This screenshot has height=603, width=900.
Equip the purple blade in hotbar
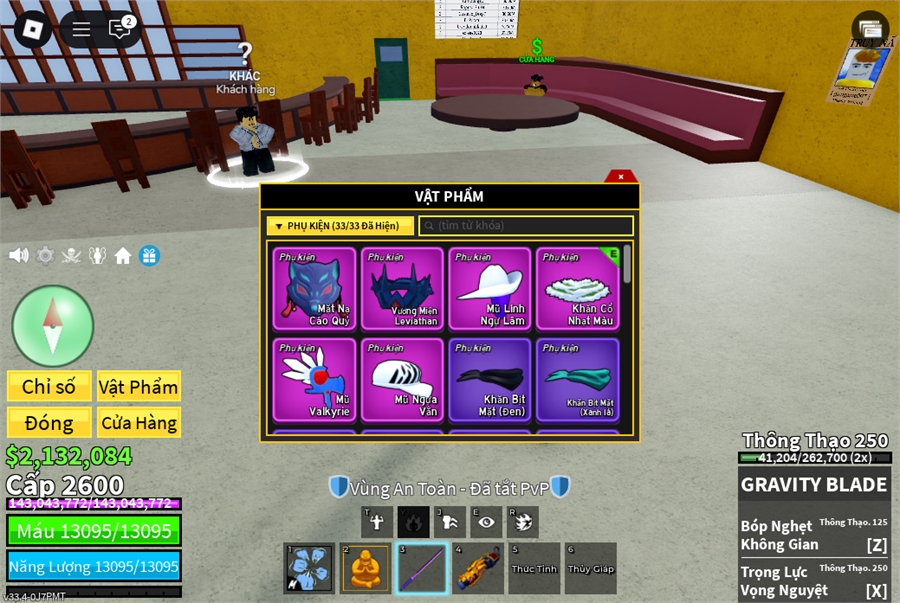tap(421, 568)
